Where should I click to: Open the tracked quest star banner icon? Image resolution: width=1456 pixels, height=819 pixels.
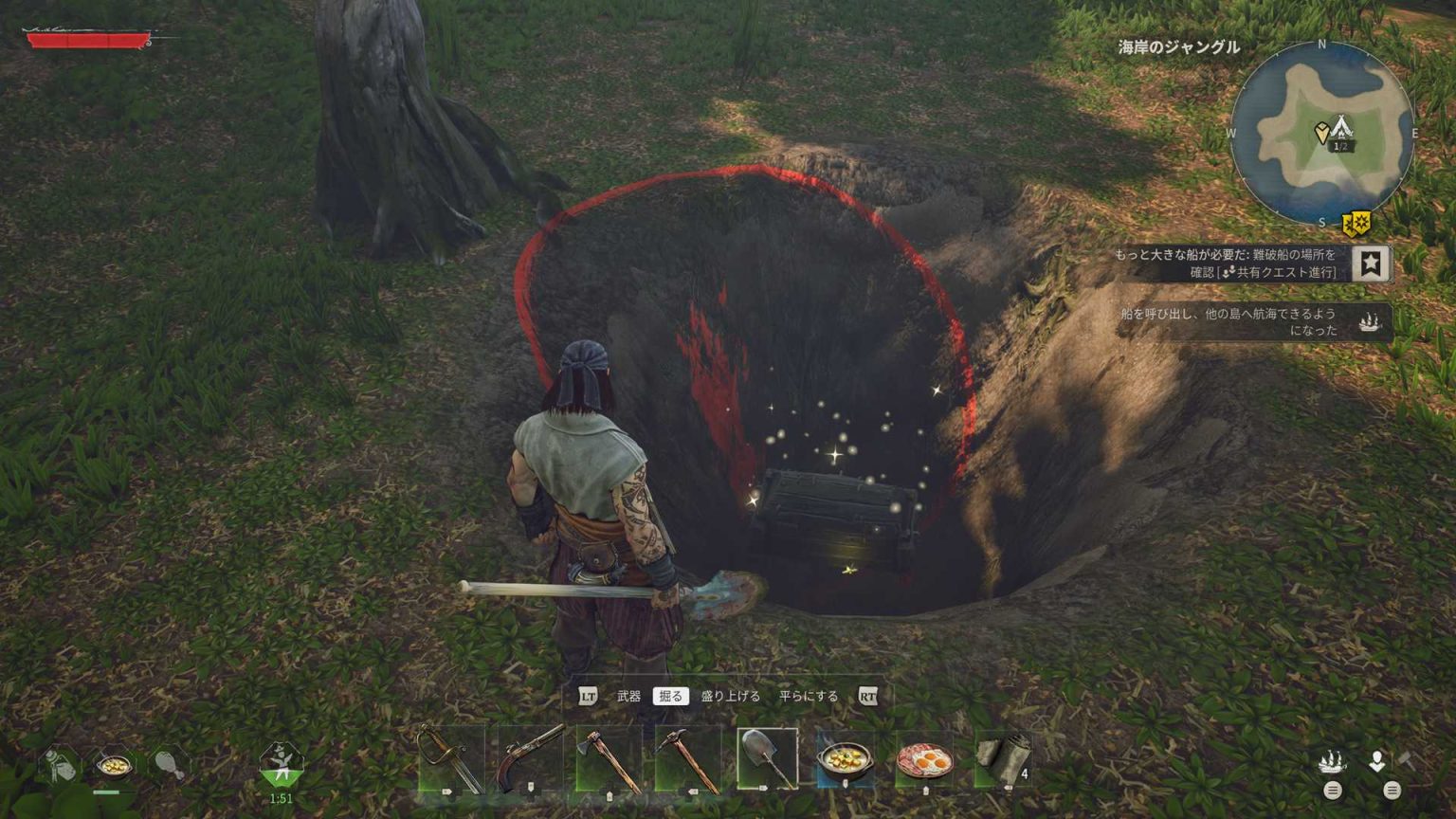coord(1371,264)
